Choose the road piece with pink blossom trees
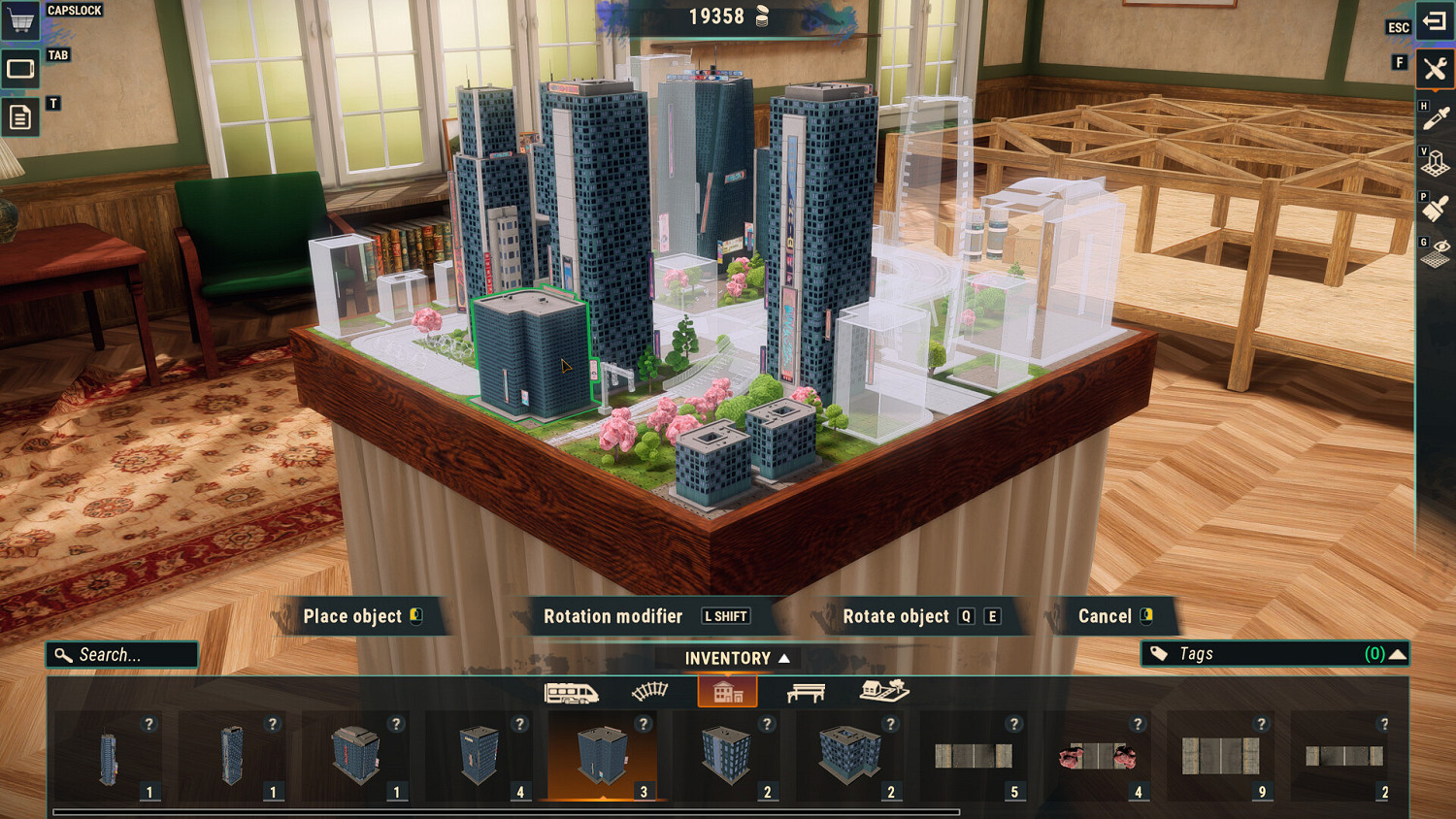 1097,757
